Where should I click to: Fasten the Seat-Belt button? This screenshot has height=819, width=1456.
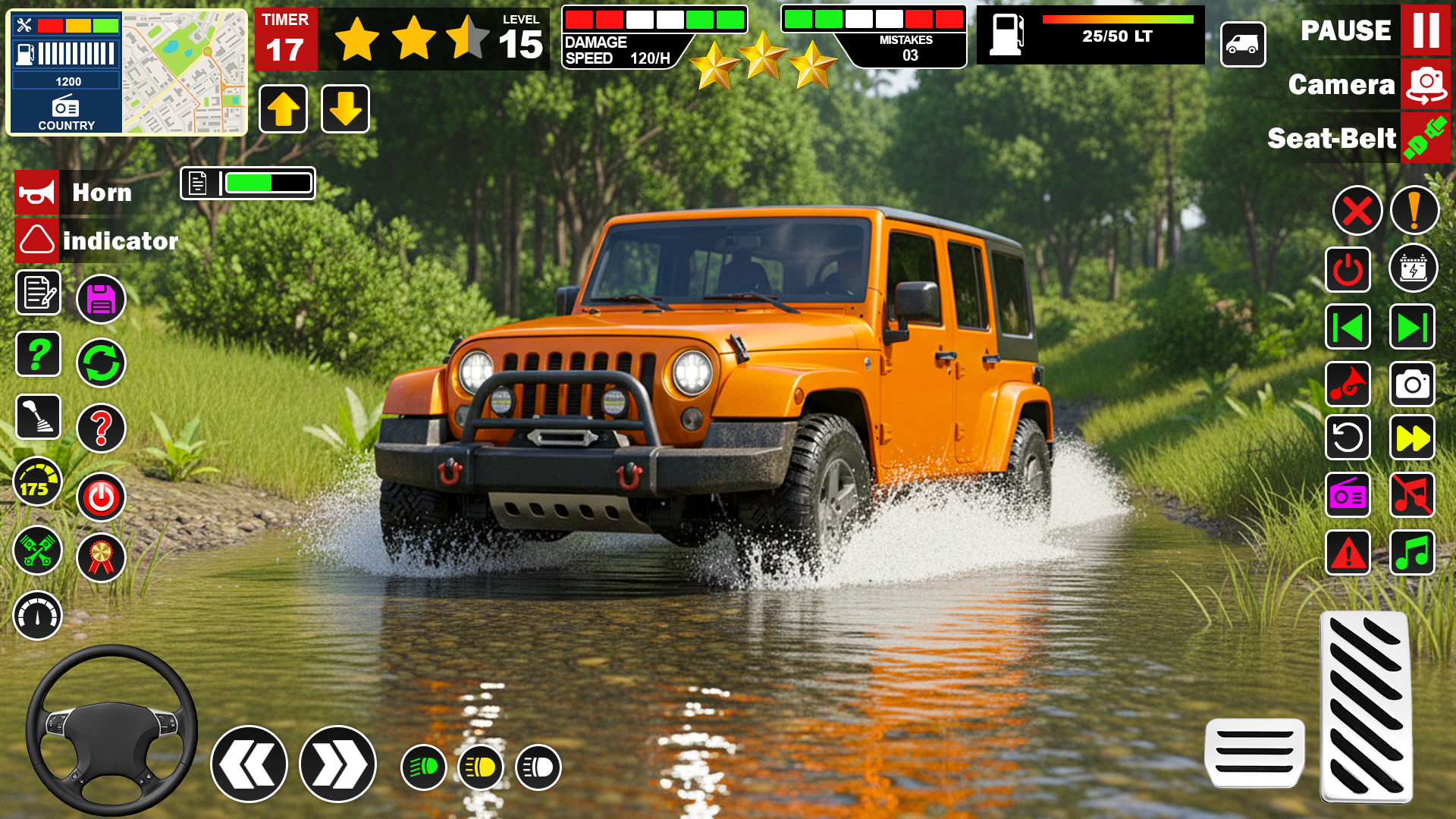click(1425, 138)
